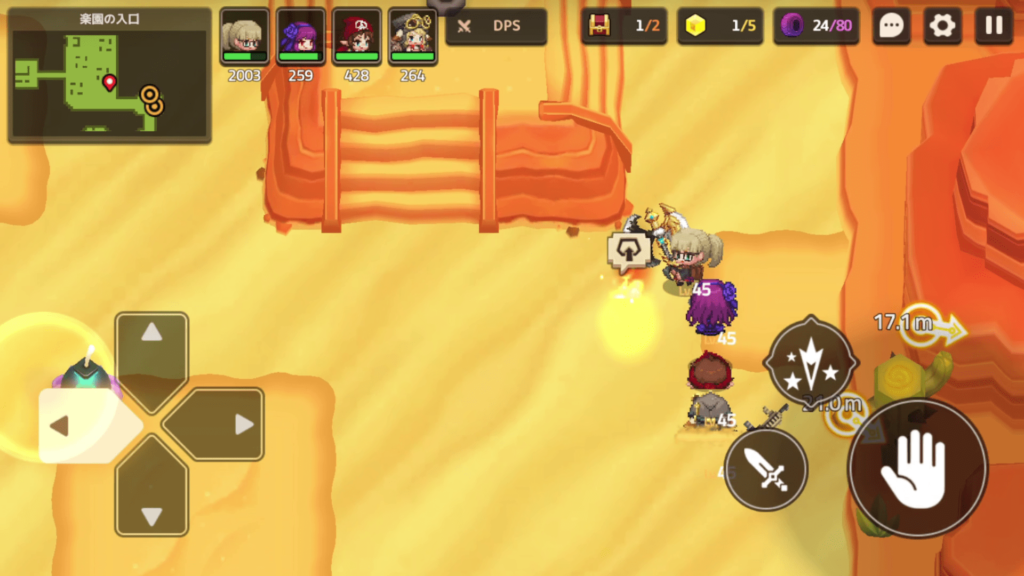
Task: Activate the star burst chain skill
Action: click(810, 362)
